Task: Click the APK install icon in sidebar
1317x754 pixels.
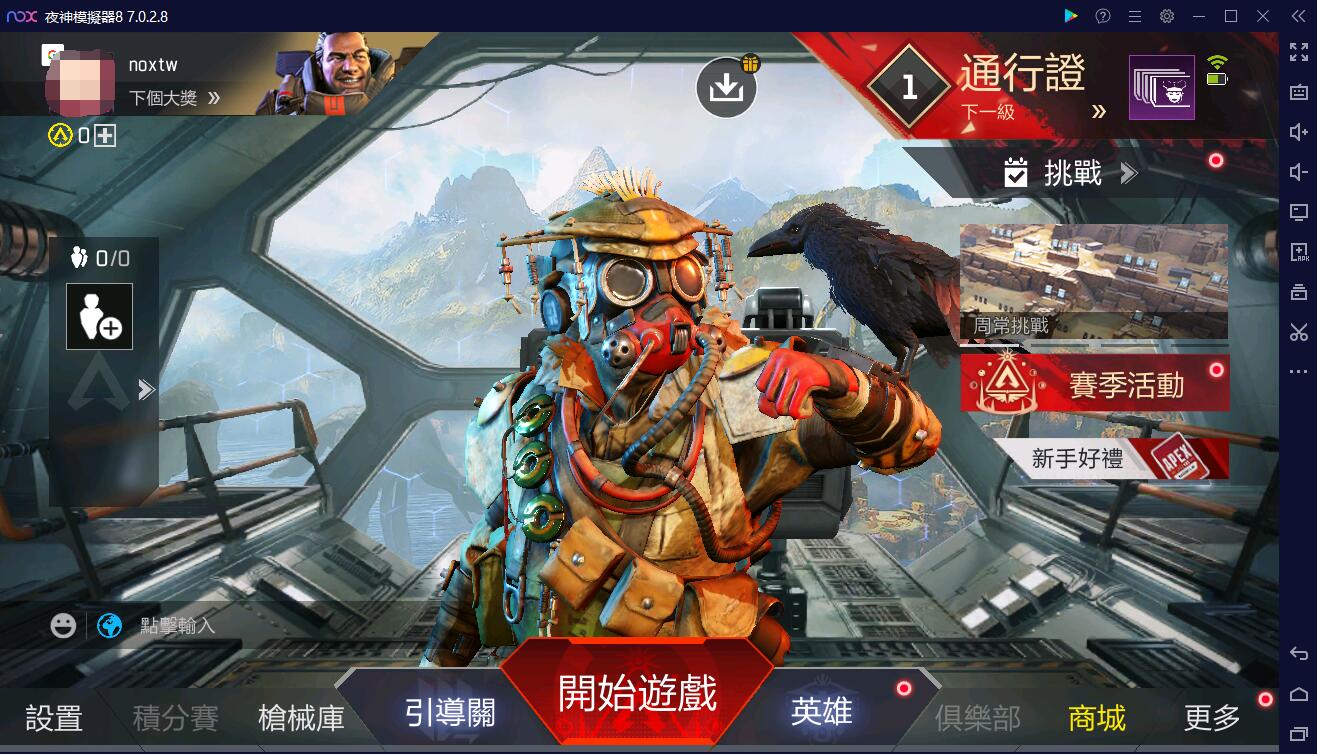Action: click(x=1299, y=252)
